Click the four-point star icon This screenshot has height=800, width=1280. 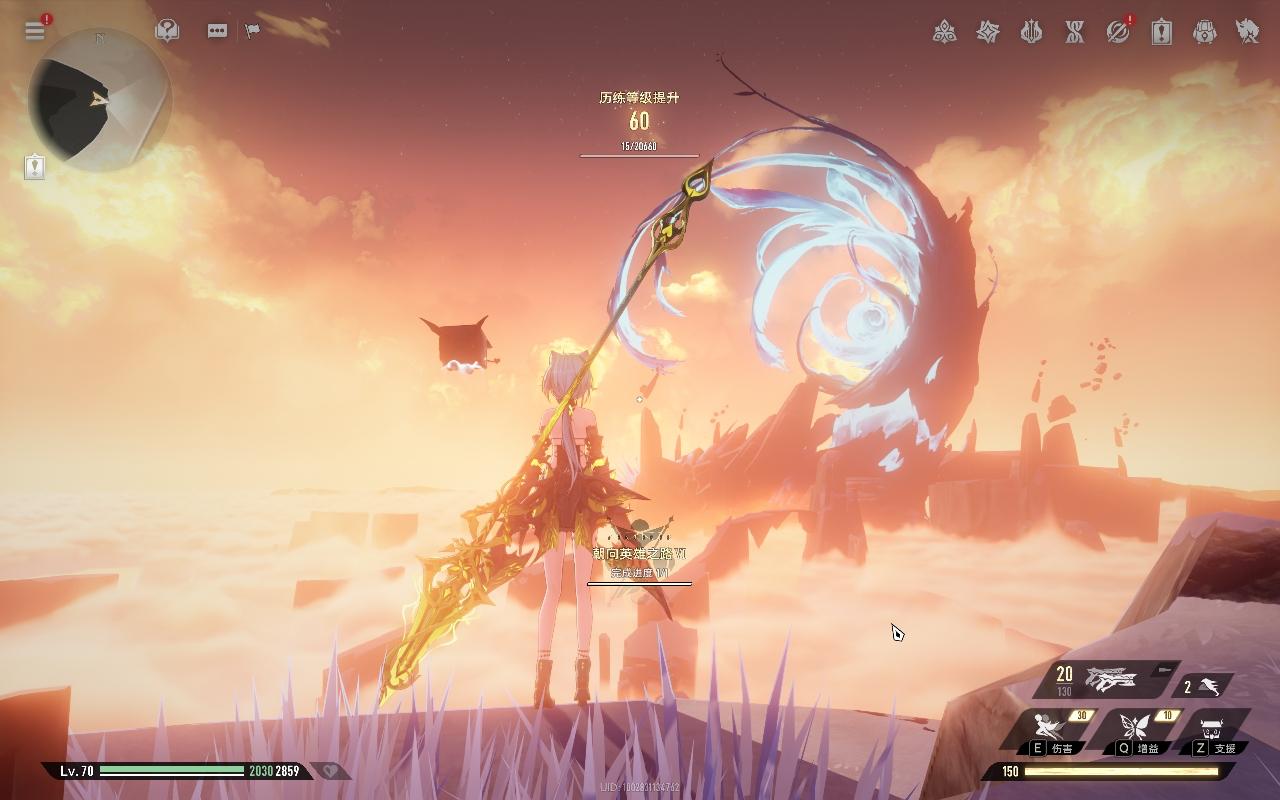coord(988,32)
